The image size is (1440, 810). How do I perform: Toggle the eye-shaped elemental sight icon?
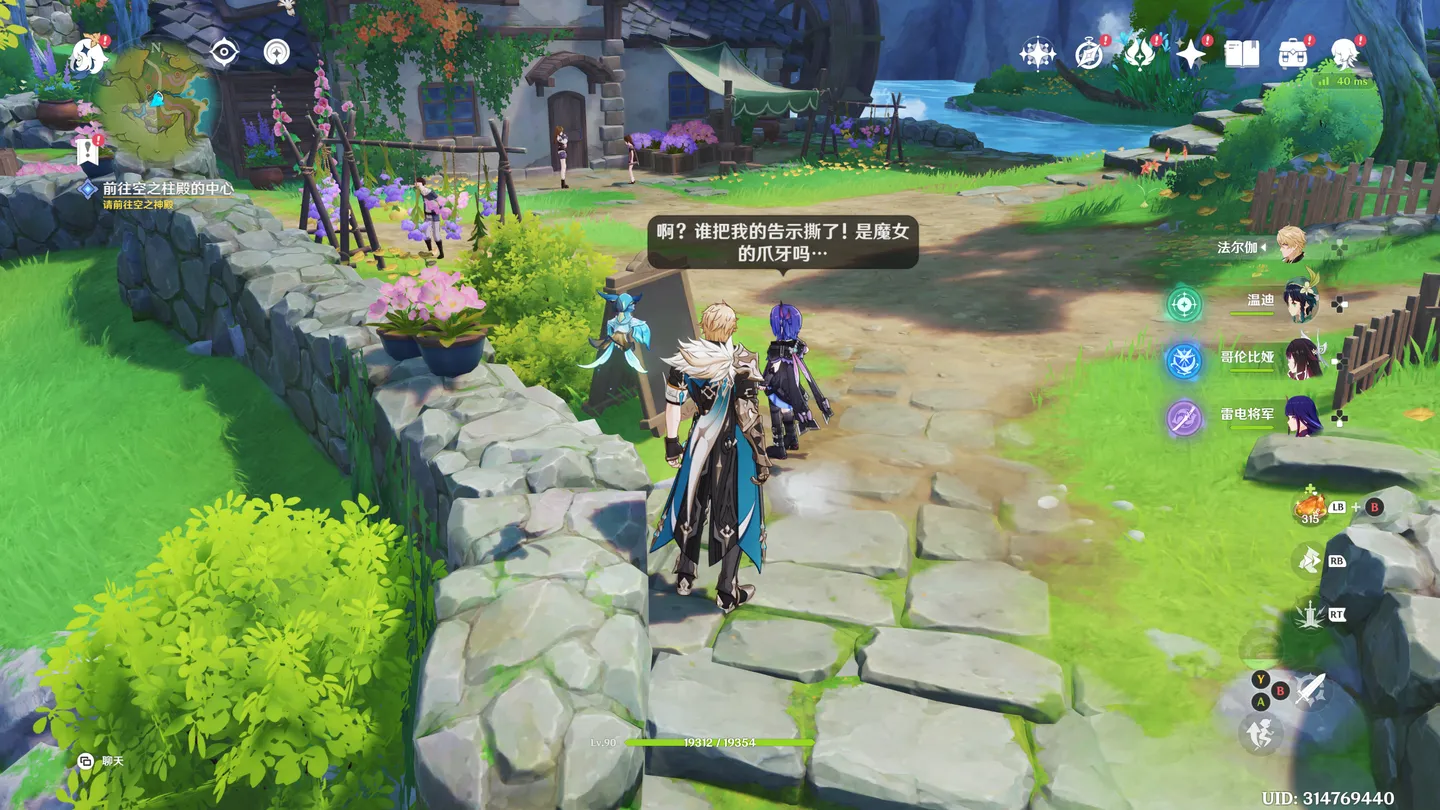pyautogui.click(x=224, y=52)
